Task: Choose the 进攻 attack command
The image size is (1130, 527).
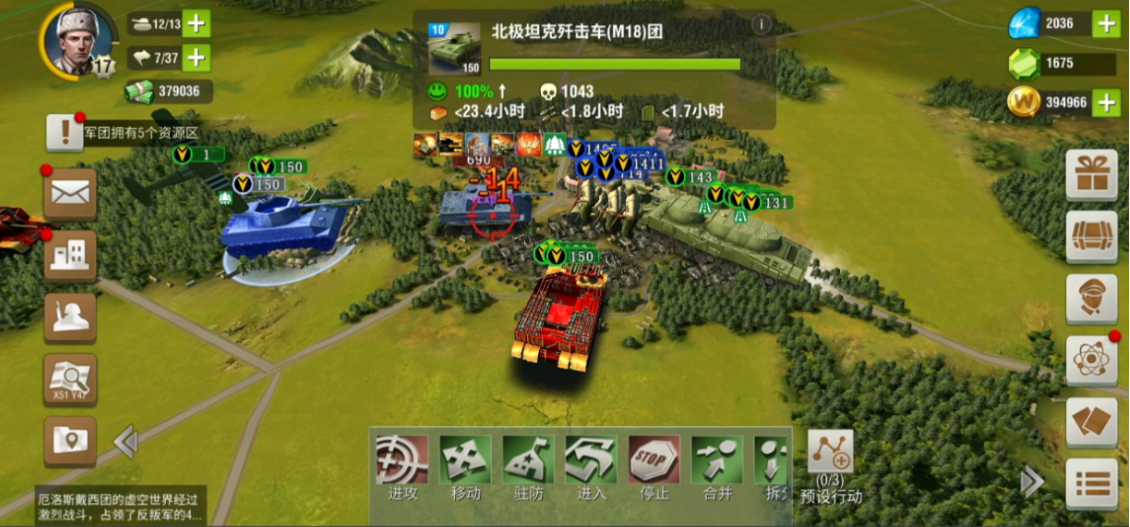Action: pyautogui.click(x=402, y=465)
